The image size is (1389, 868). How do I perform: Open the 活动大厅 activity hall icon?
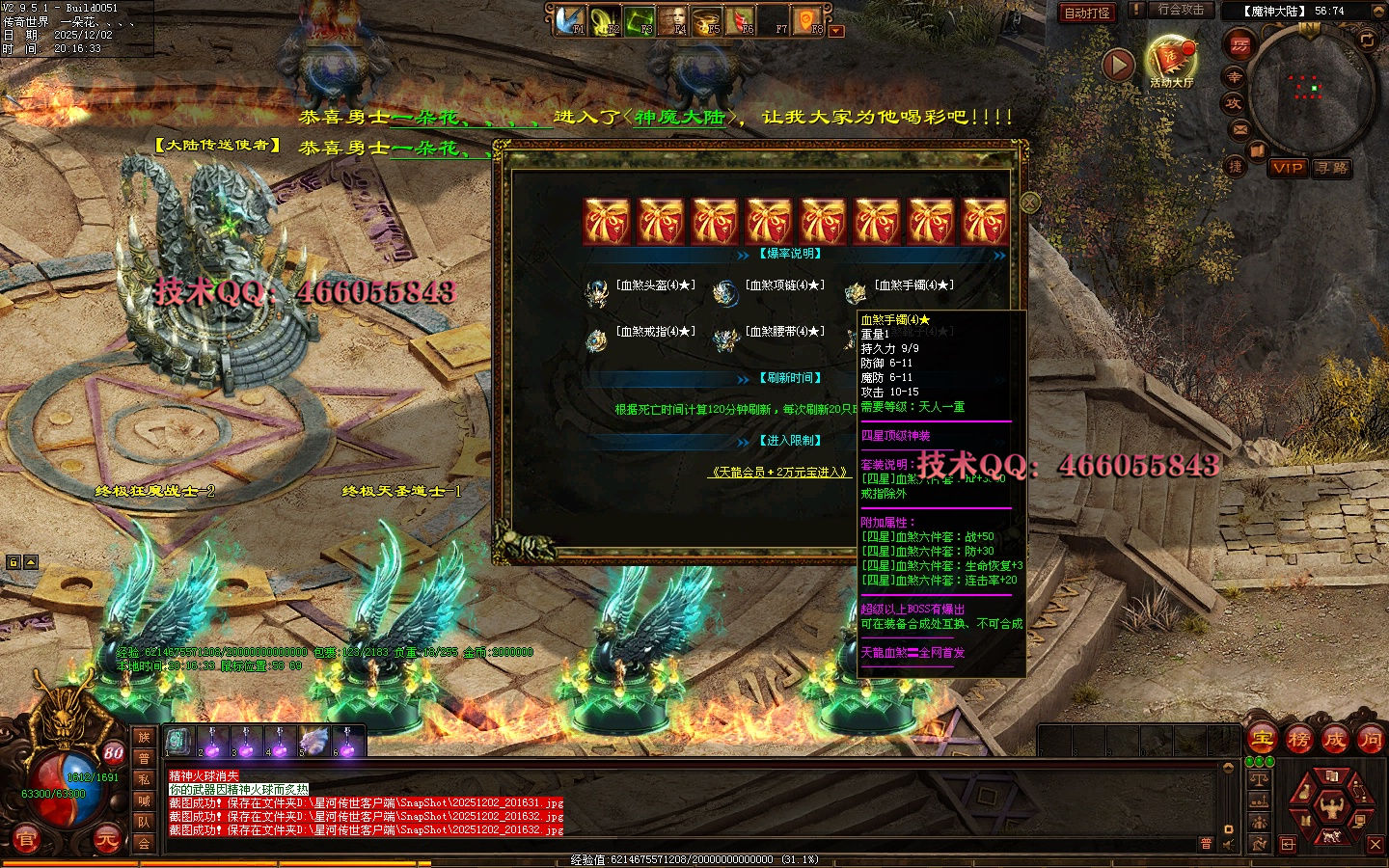coord(1171,60)
